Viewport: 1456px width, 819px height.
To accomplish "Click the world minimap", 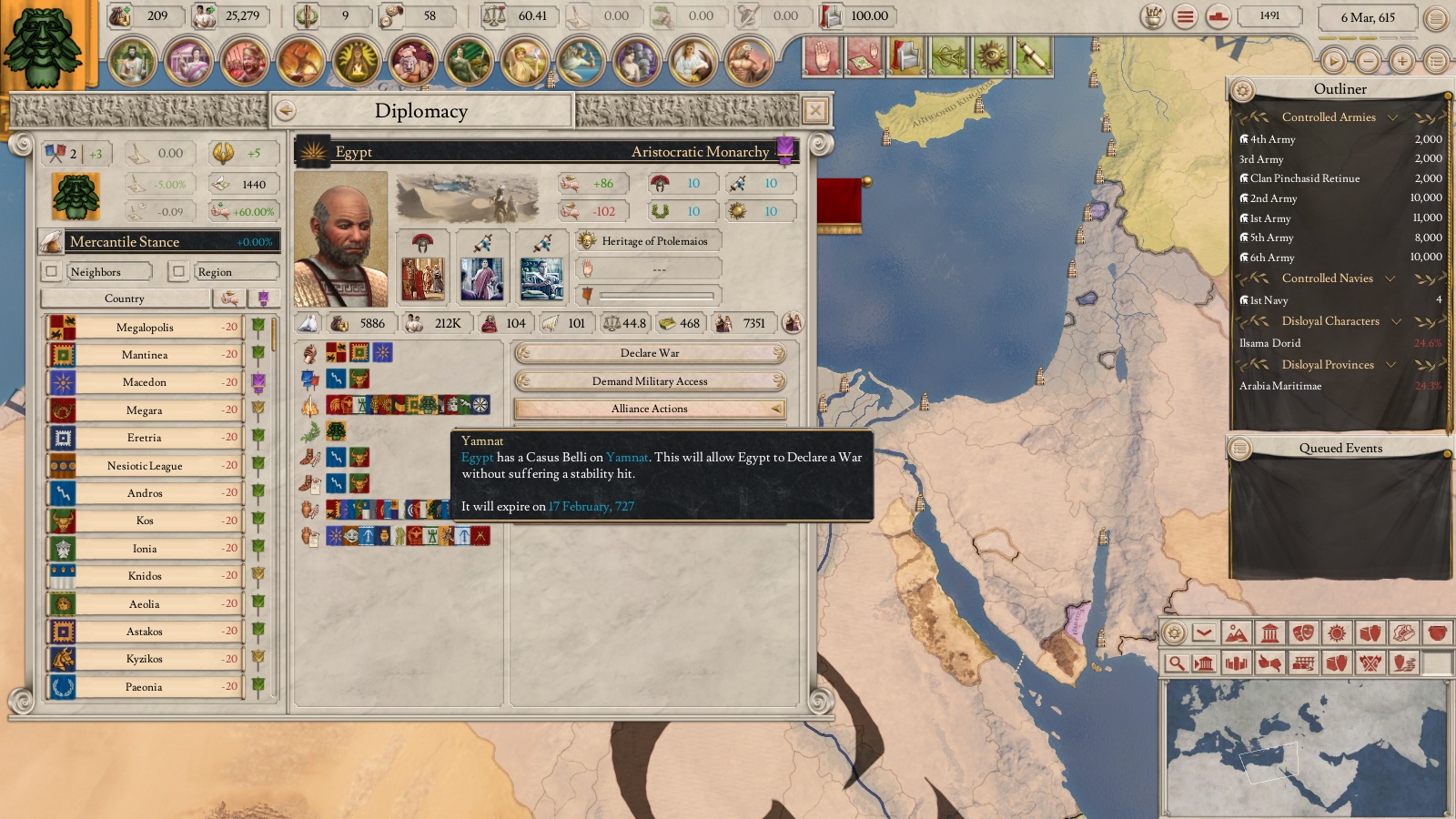I will [1305, 748].
